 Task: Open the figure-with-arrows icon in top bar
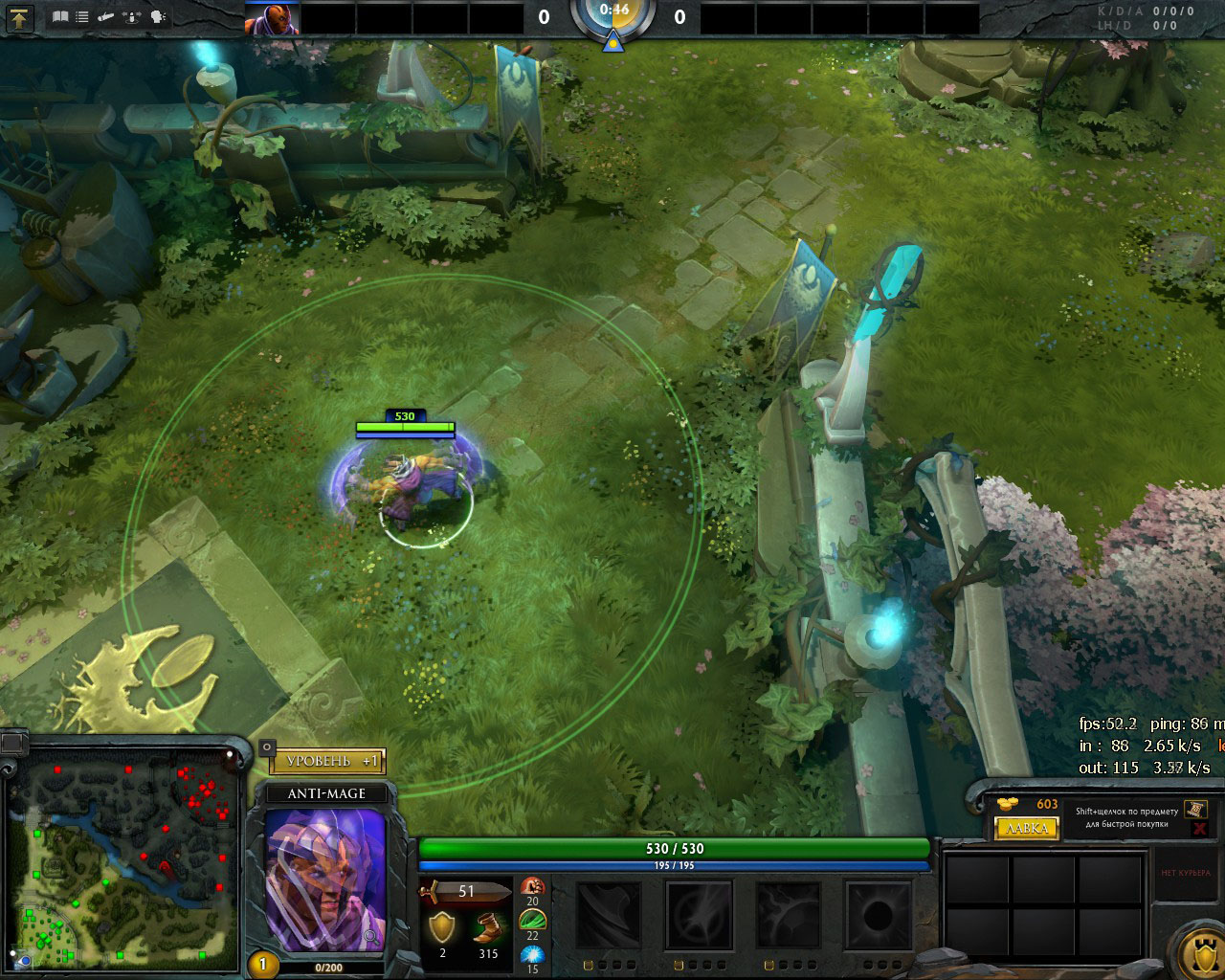coord(133,16)
